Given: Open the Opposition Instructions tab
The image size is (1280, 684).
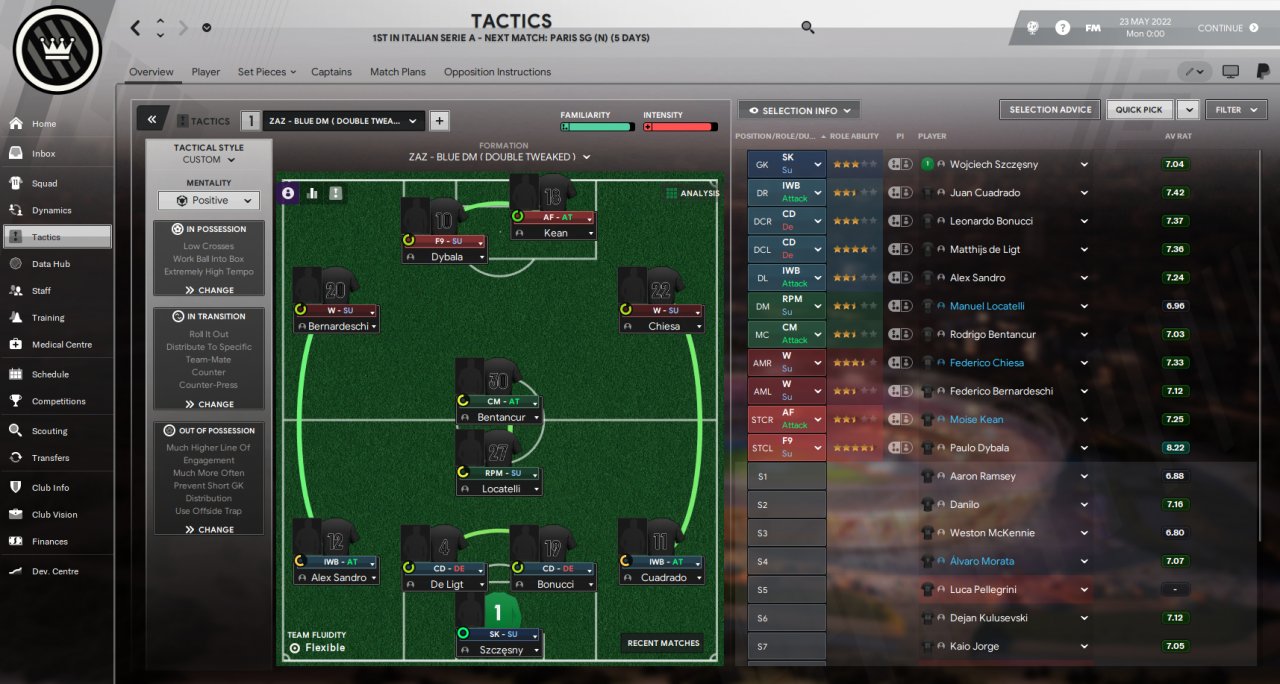Looking at the screenshot, I should tap(497, 72).
